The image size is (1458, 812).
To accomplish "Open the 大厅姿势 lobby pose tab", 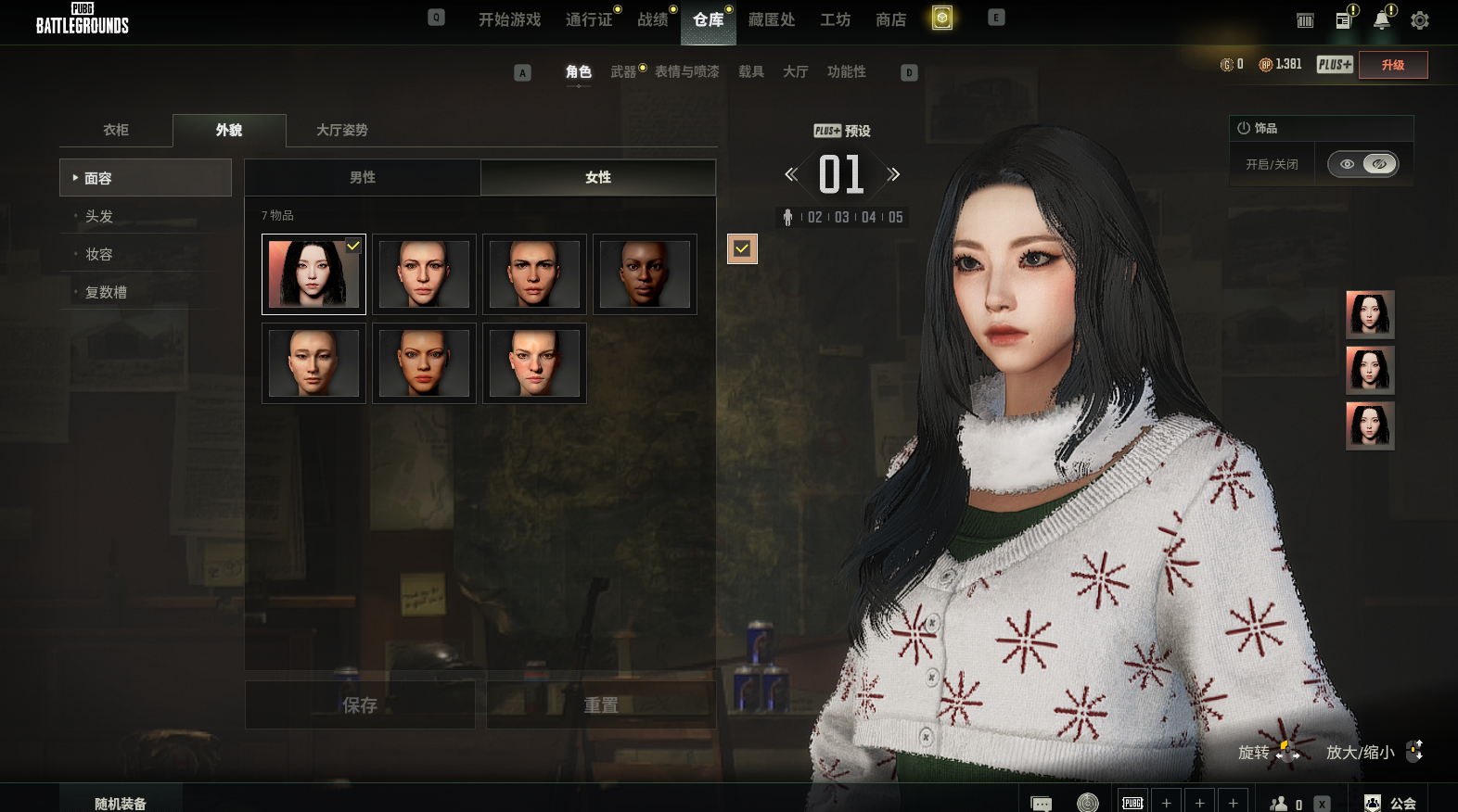I will pyautogui.click(x=341, y=130).
